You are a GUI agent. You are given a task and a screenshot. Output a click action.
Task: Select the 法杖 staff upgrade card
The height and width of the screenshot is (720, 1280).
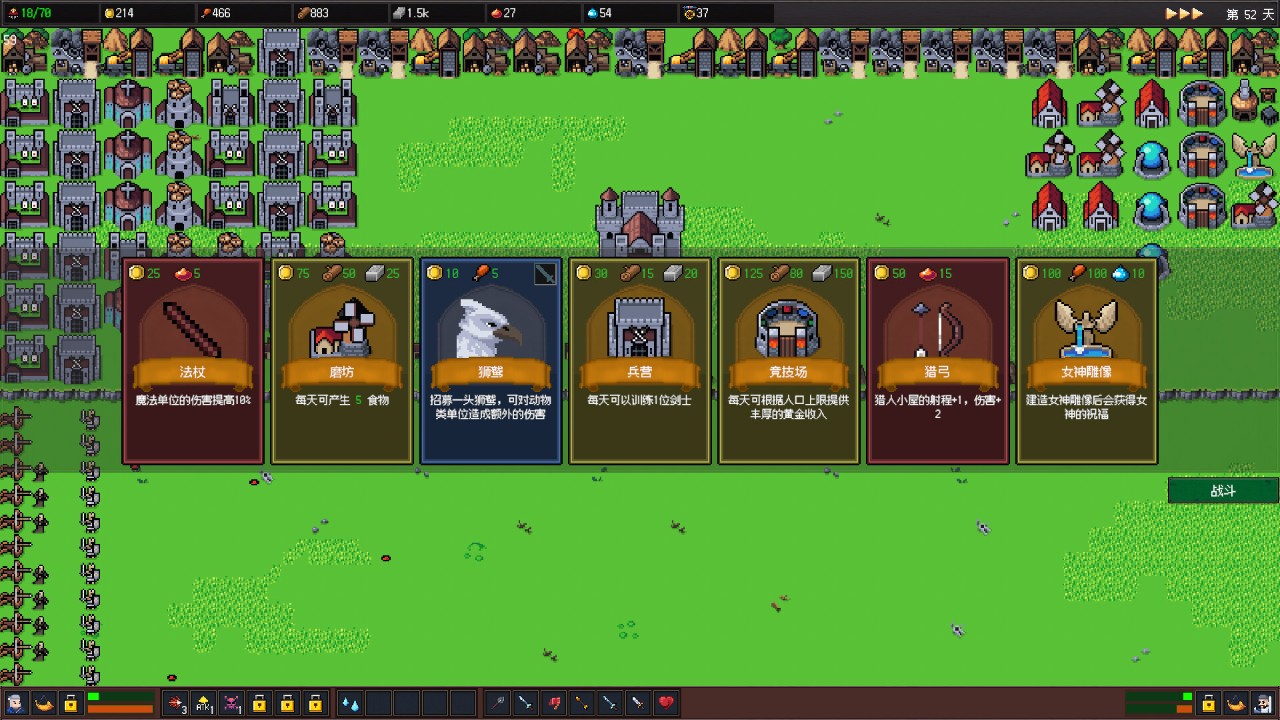(192, 361)
